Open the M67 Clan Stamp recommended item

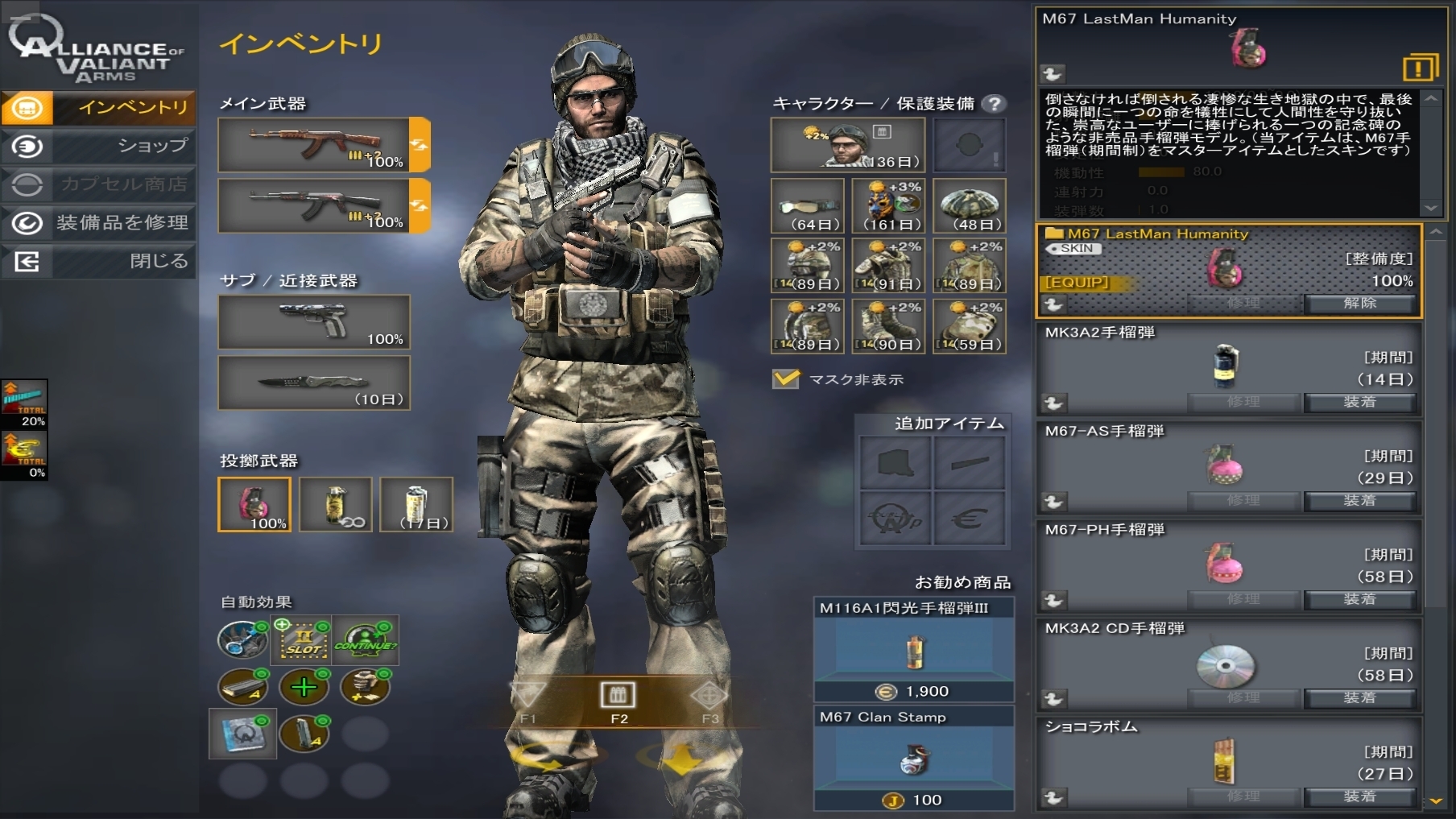[913, 759]
